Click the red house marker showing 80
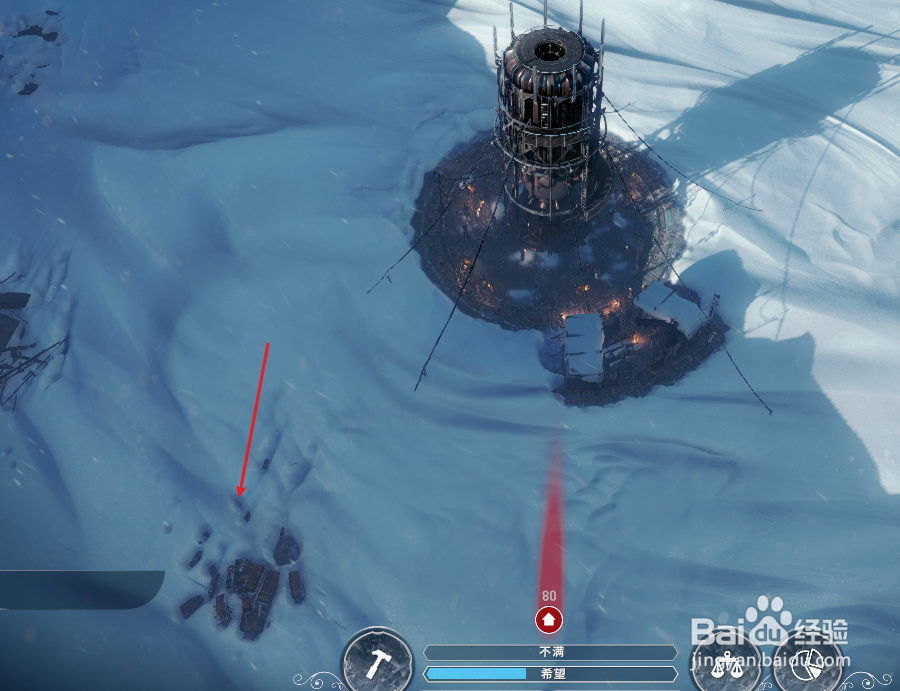 point(548,619)
